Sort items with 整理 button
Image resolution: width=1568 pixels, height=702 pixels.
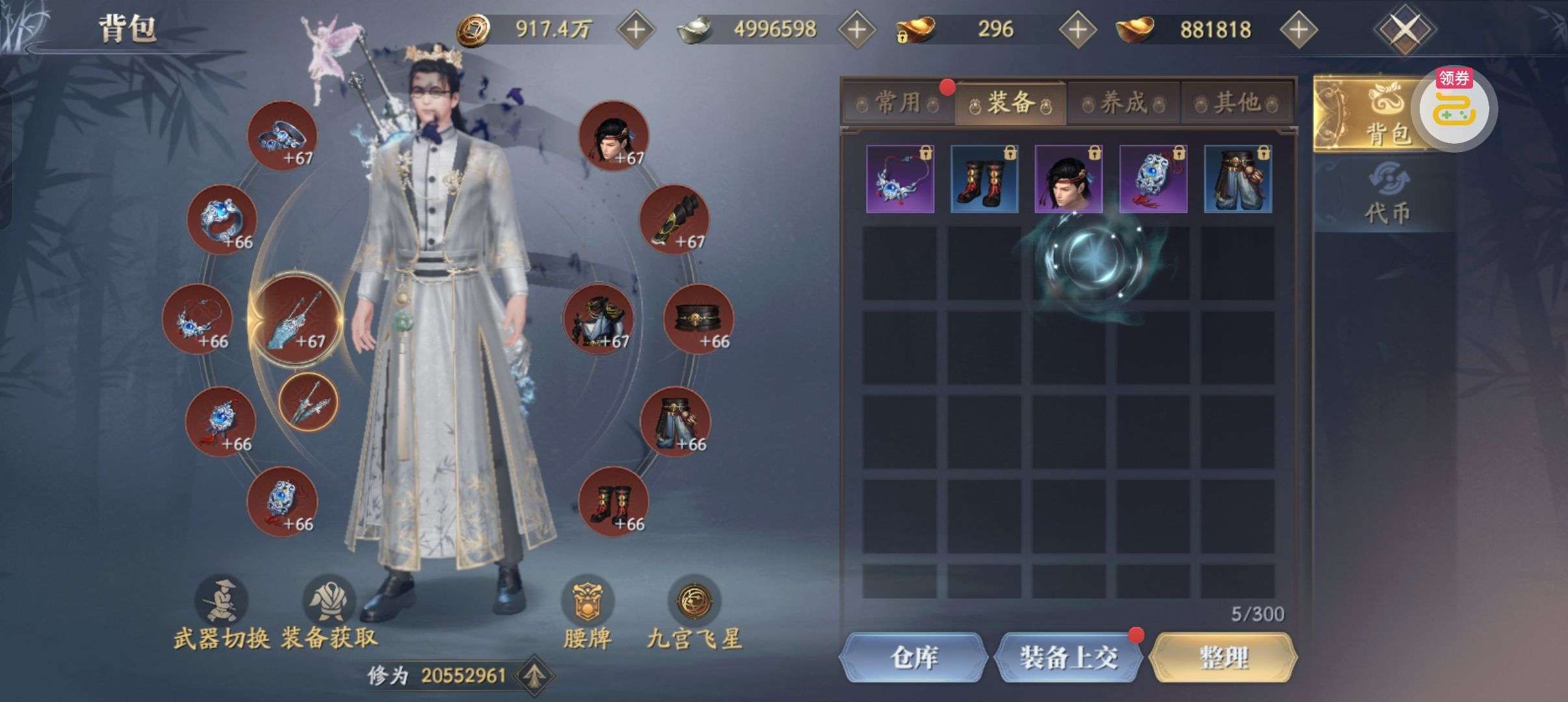click(x=1223, y=658)
